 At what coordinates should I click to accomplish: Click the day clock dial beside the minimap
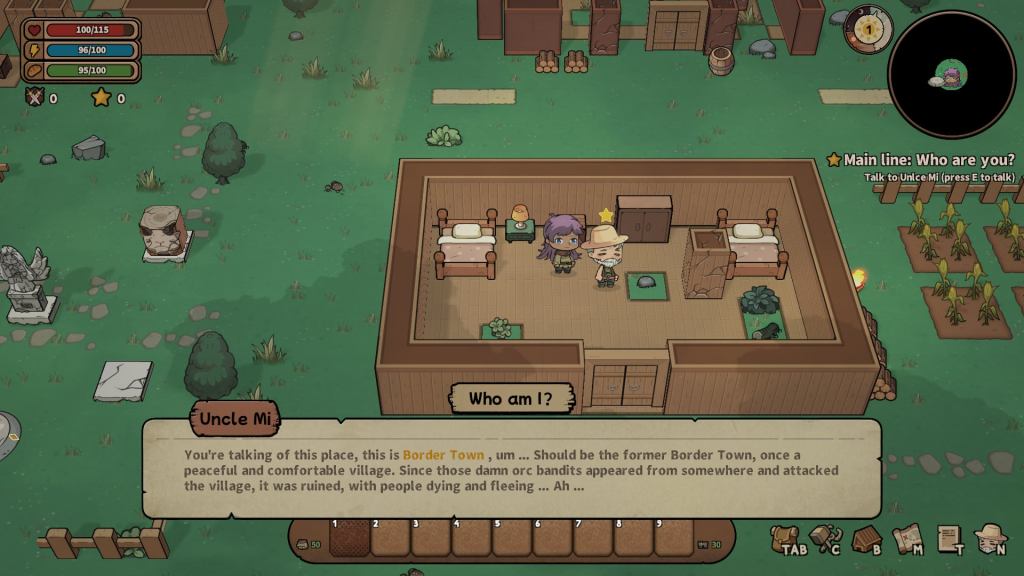click(867, 30)
